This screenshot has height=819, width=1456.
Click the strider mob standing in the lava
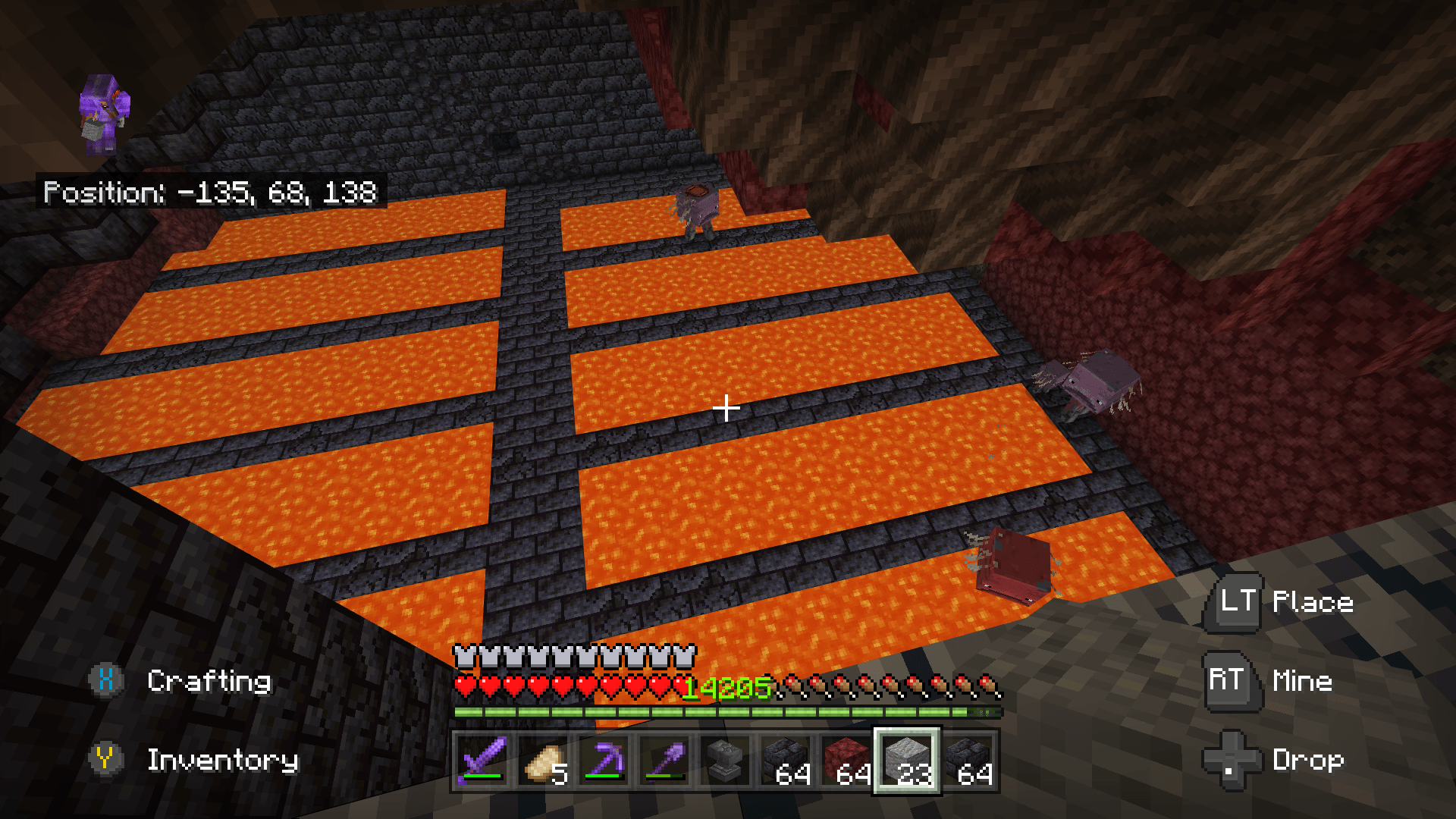(x=1012, y=565)
